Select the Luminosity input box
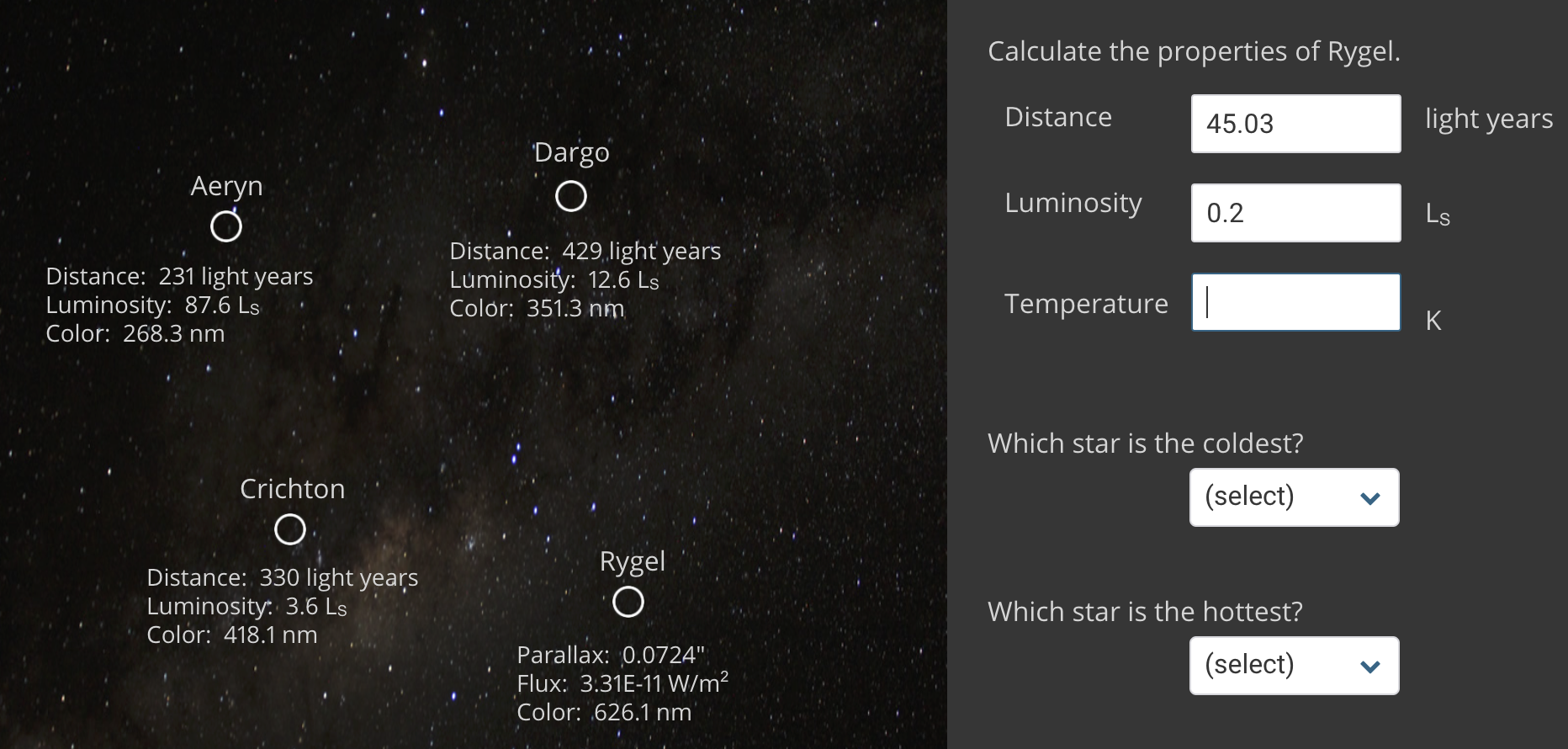Screen dimensions: 1568x749 pos(1295,213)
